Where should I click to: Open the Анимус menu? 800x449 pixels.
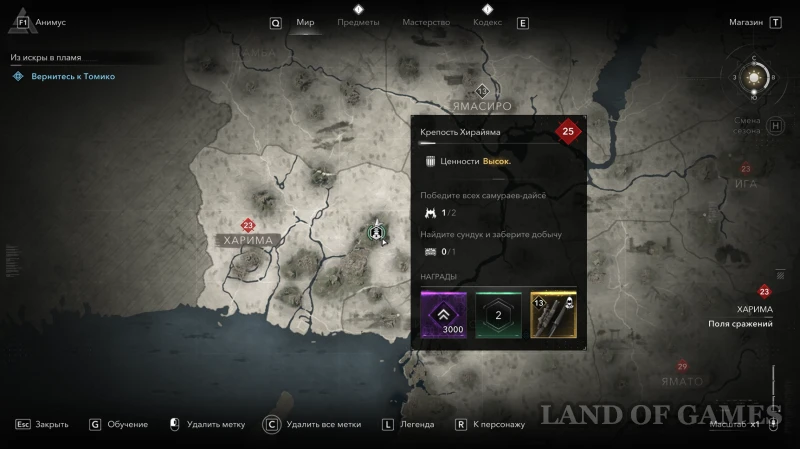click(50, 22)
